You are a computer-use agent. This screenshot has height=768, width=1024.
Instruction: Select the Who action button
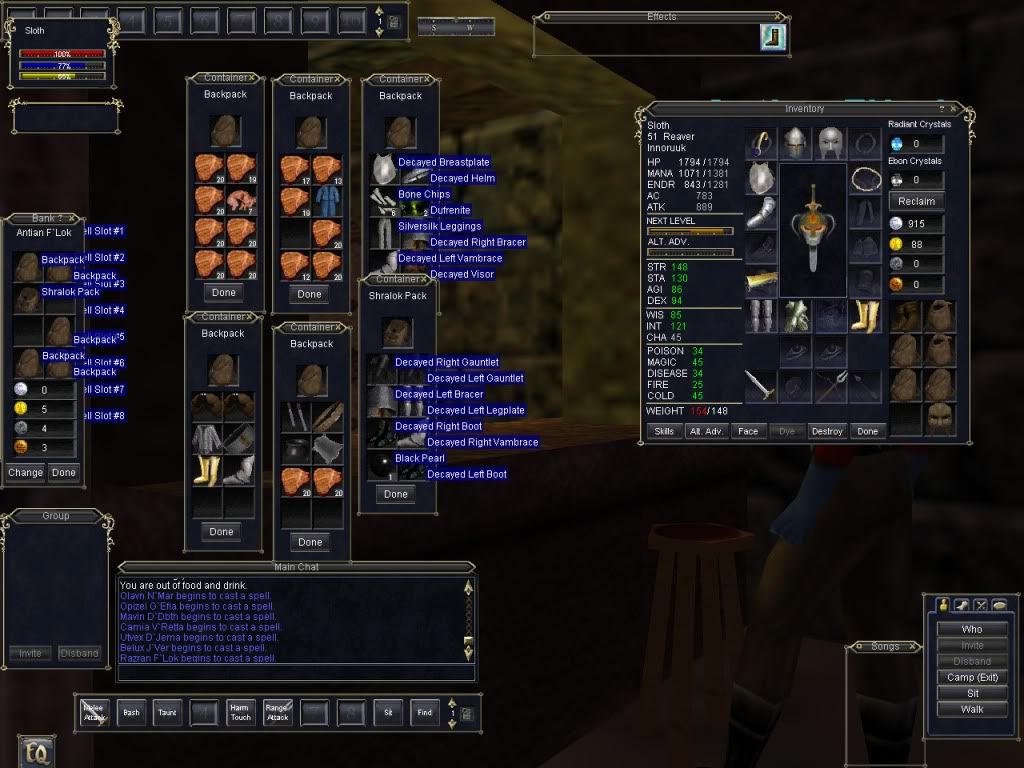(971, 629)
